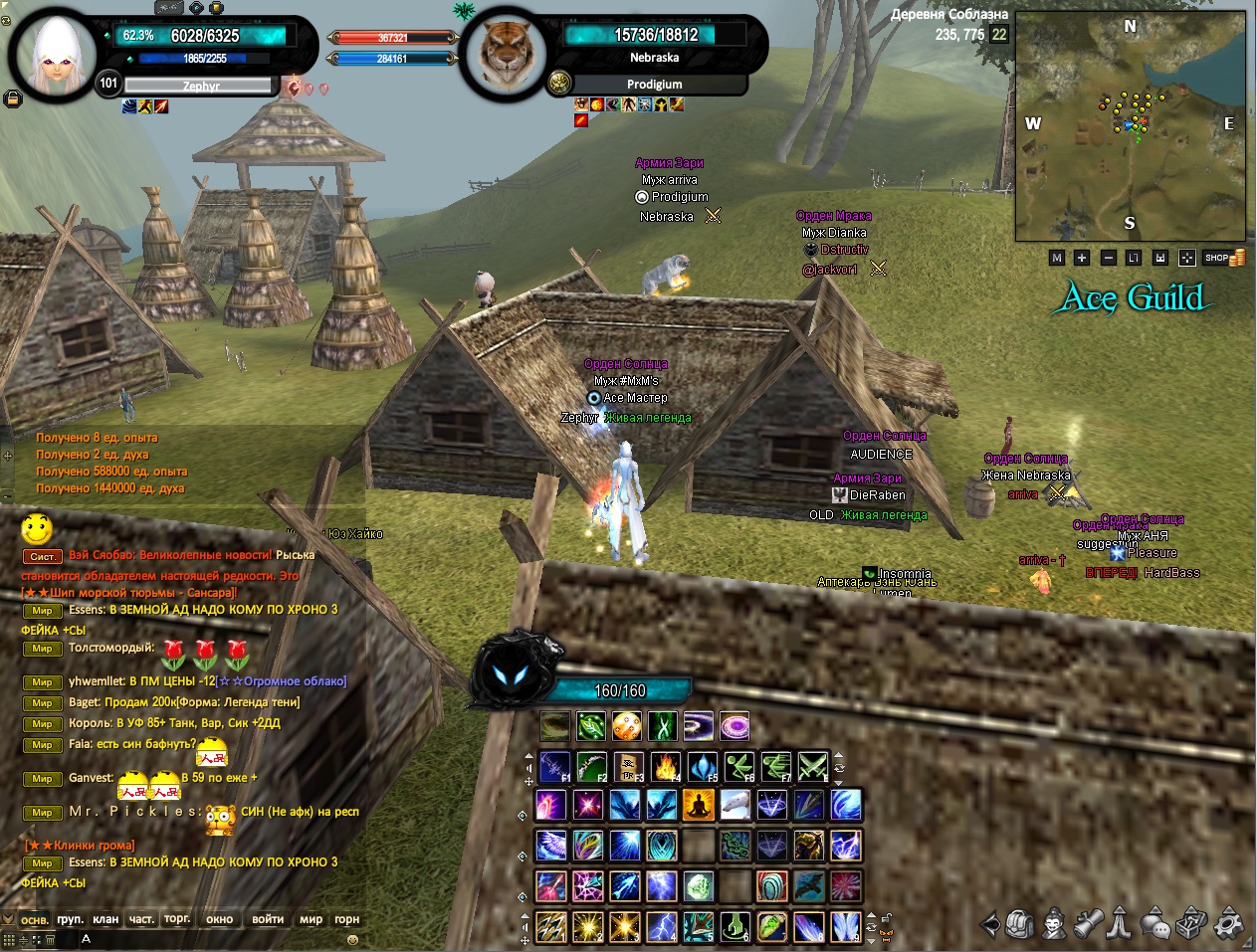Screen dimensions: 1257x952
Task: Use the white tiger mount icon
Action: pos(734,805)
